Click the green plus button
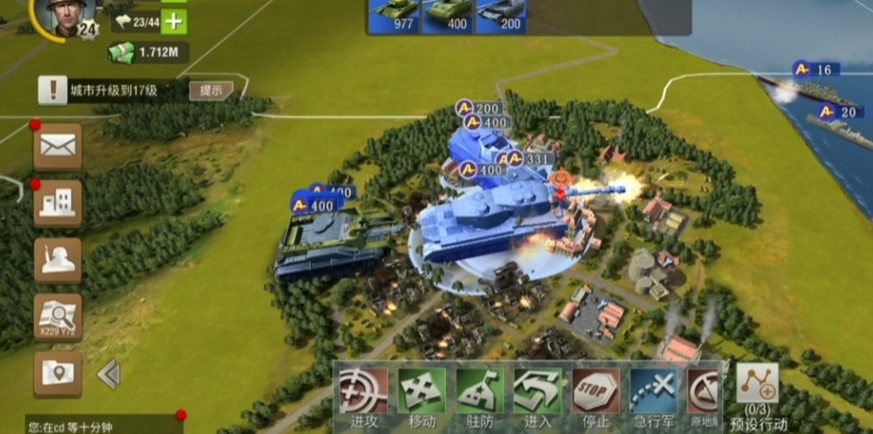 174,21
